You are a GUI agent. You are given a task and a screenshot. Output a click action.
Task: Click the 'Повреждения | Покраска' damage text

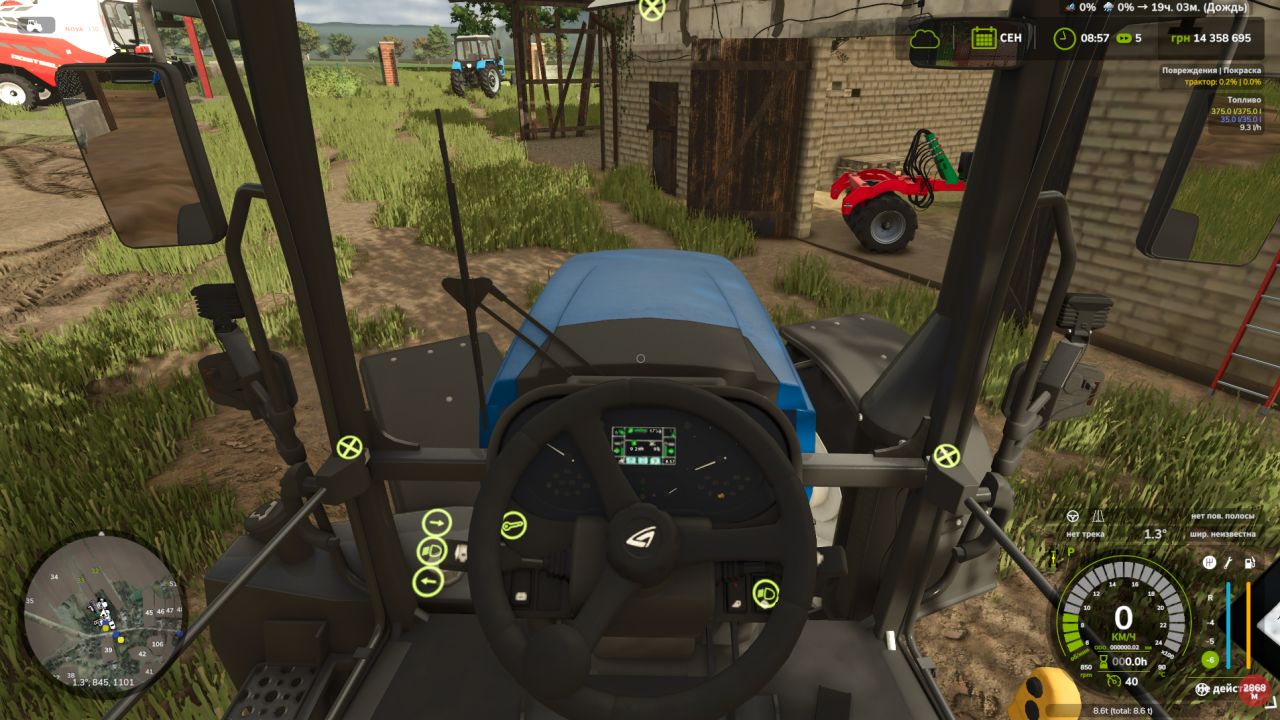pos(1210,72)
